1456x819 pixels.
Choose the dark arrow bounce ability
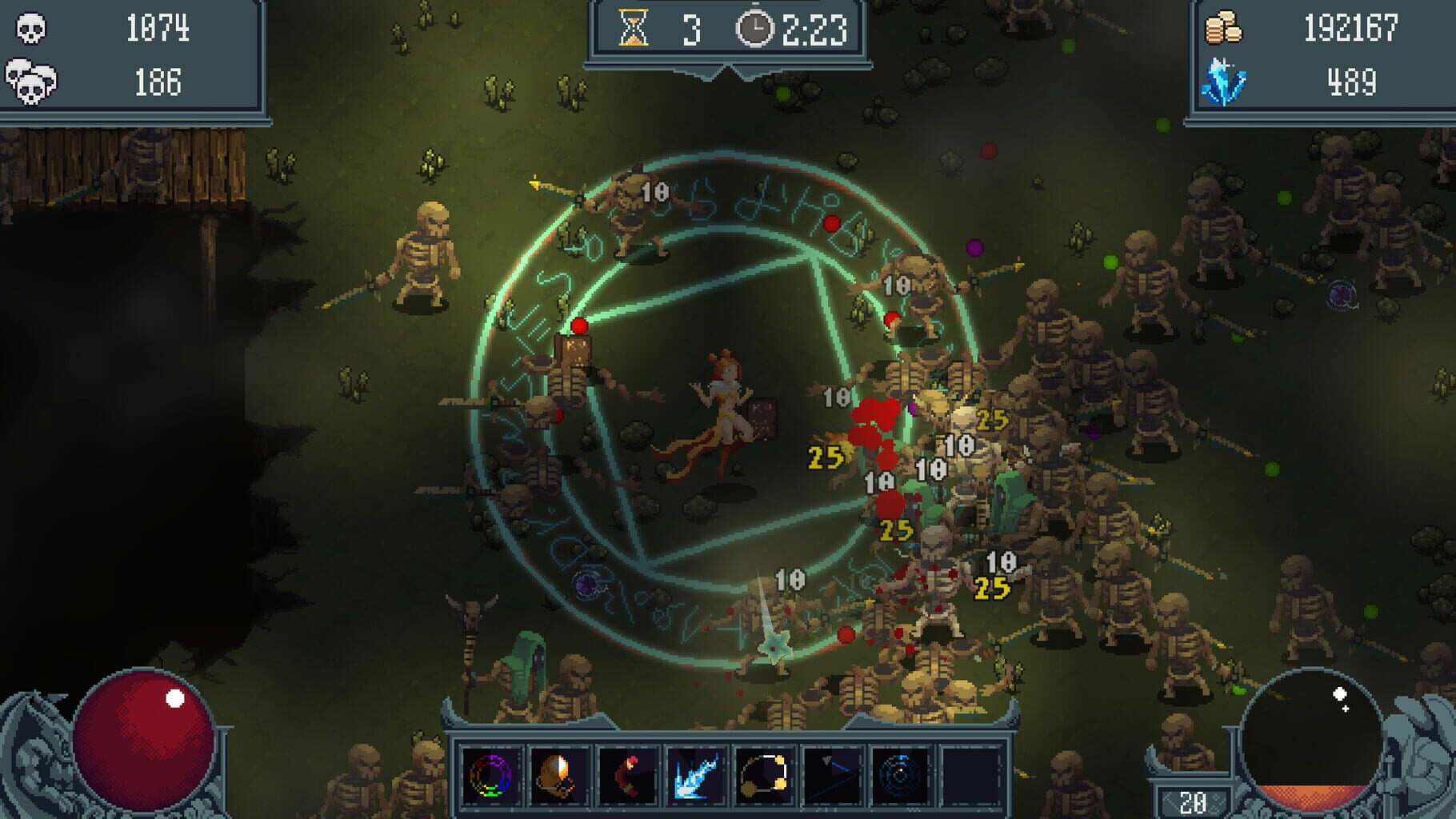click(831, 774)
